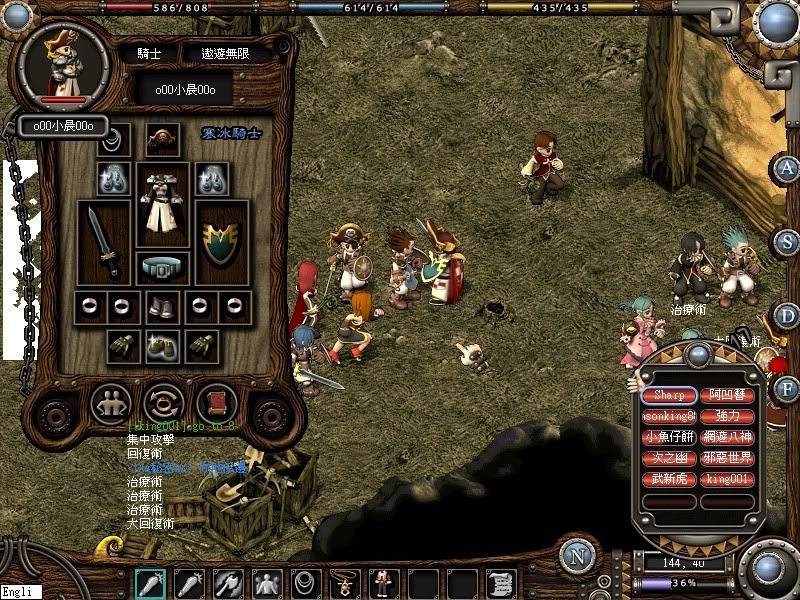Select party member Sharp
This screenshot has height=600, width=800.
669,395
